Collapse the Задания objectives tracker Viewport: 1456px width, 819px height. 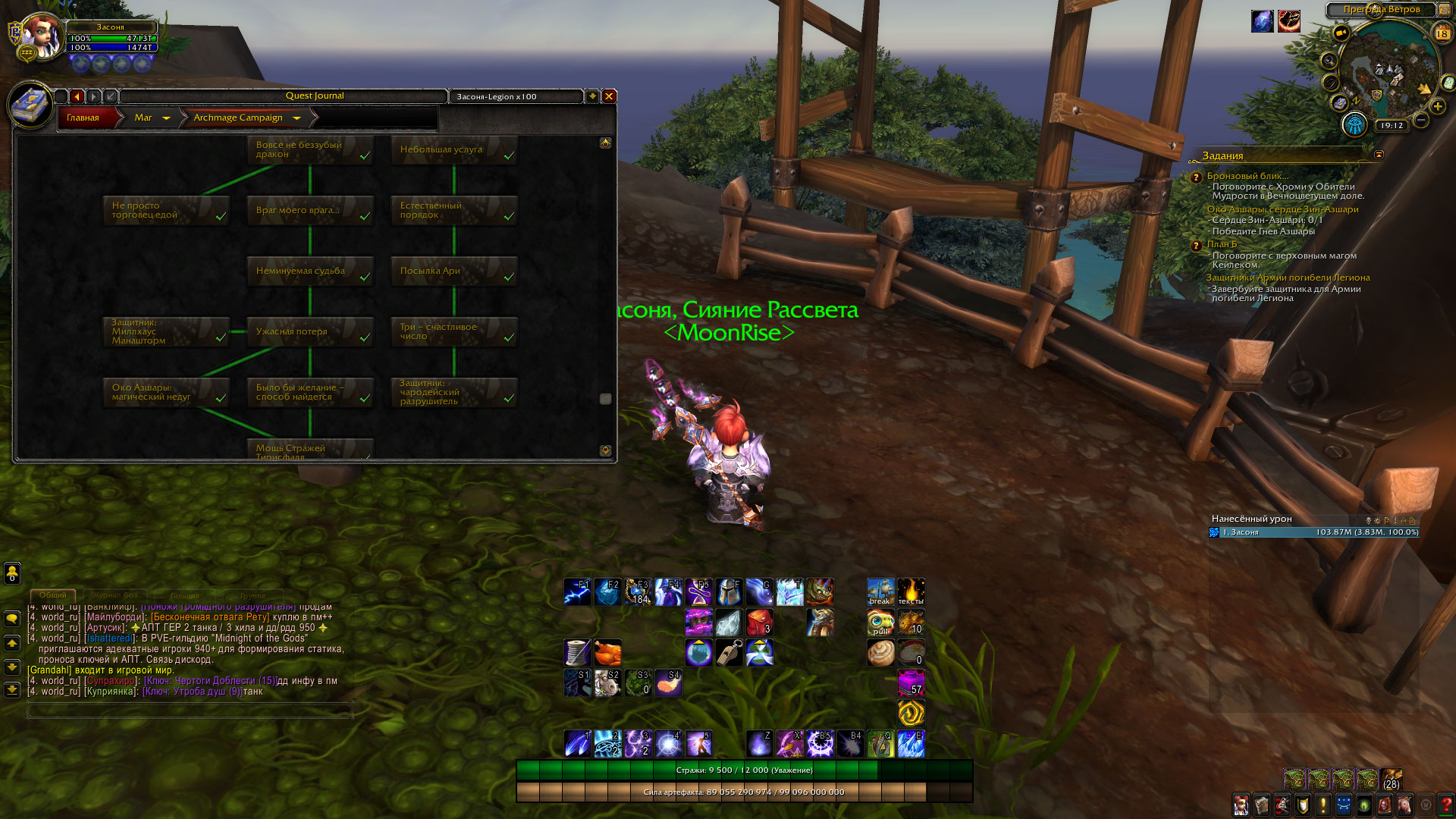click(x=1379, y=155)
